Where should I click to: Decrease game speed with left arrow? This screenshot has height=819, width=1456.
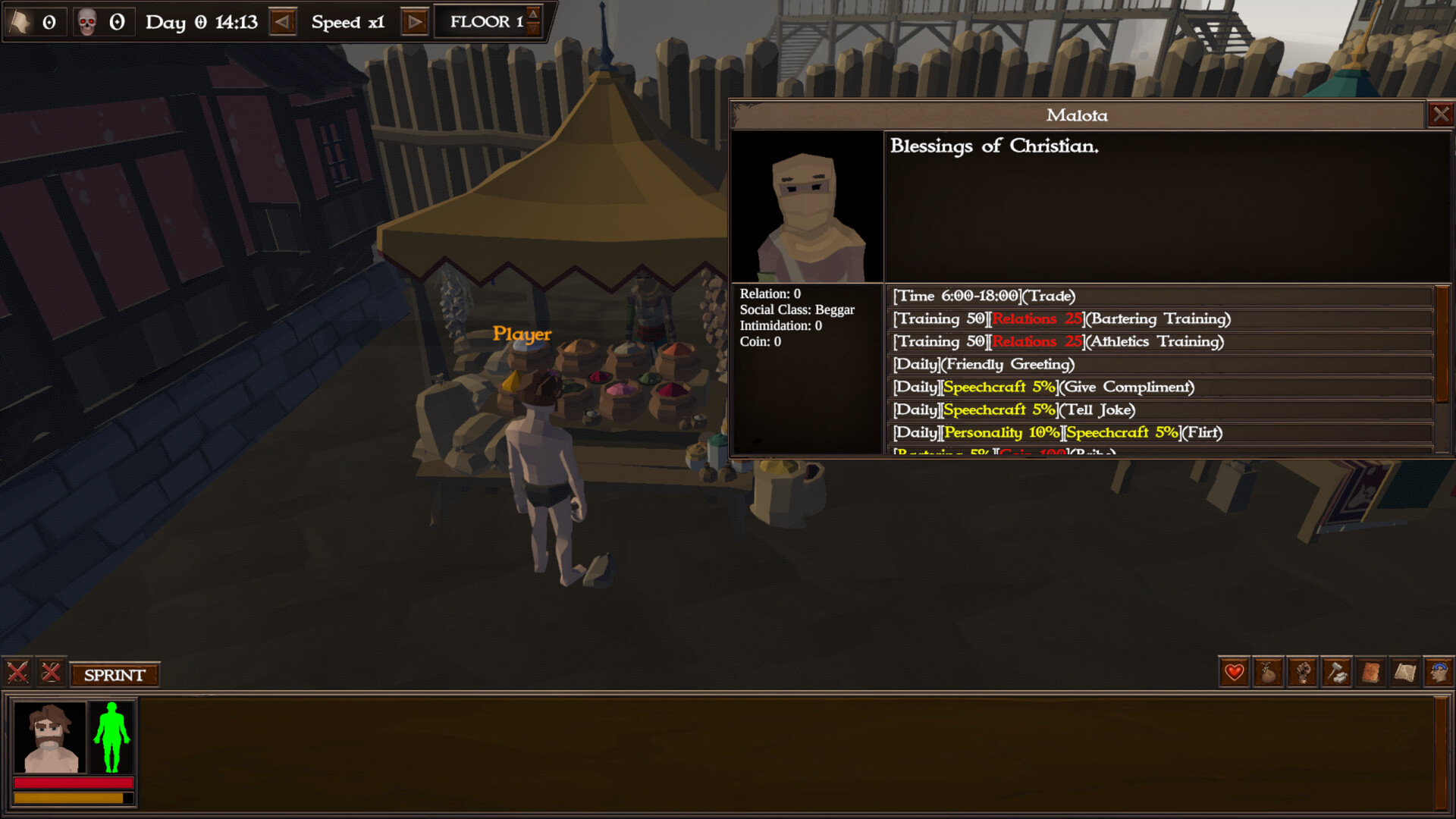tap(283, 22)
